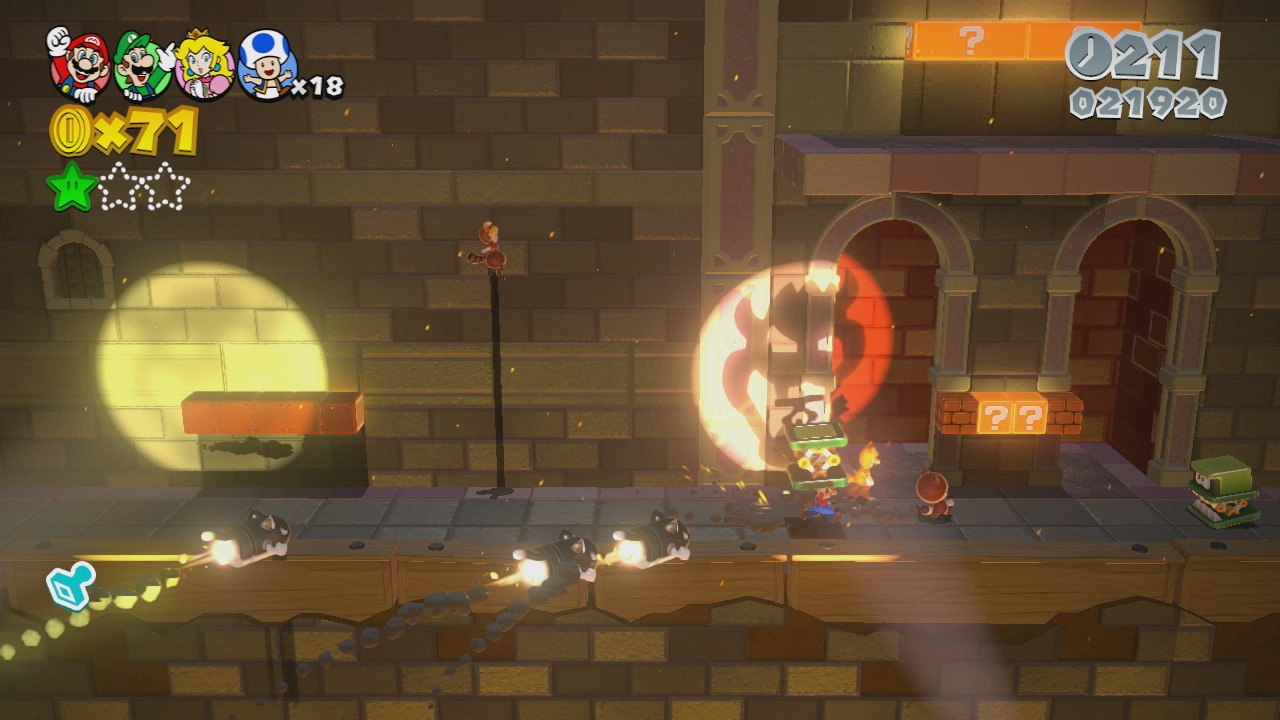Choose Princess Peach's portrait icon
Viewport: 1280px width, 720px height.
pos(204,65)
